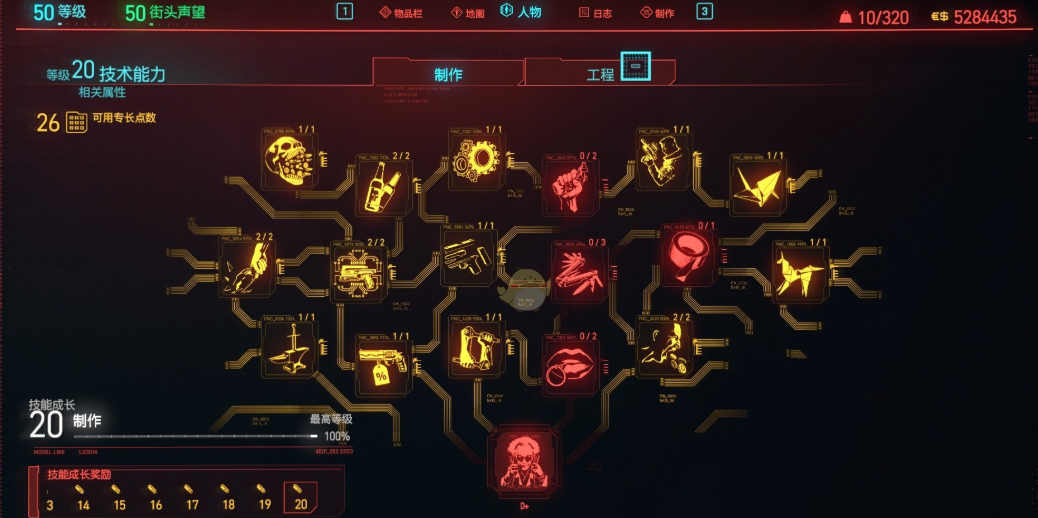
Task: Choose the anvil and sword perk
Action: click(x=289, y=348)
